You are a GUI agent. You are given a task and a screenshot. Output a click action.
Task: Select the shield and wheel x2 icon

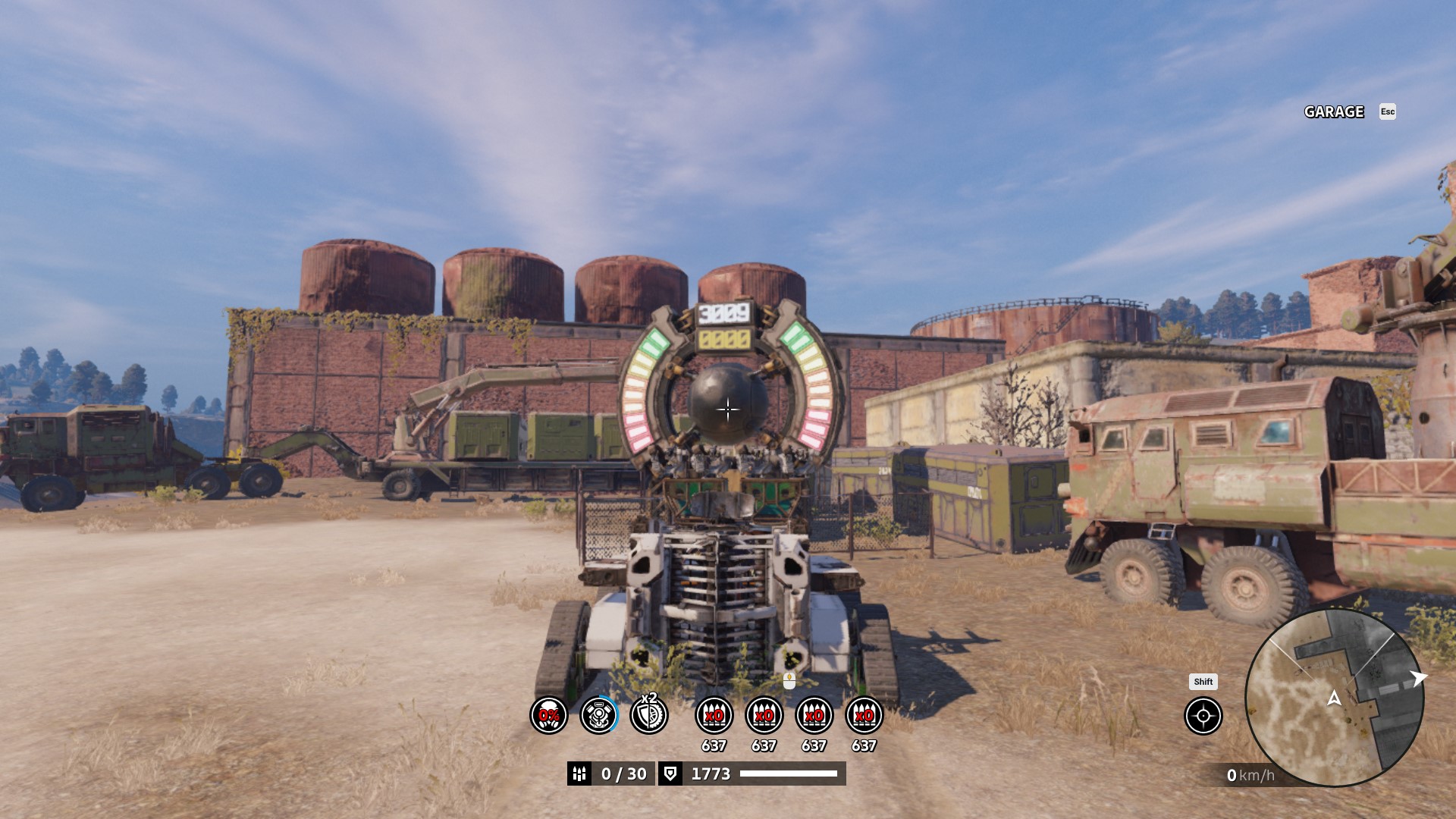pyautogui.click(x=649, y=715)
